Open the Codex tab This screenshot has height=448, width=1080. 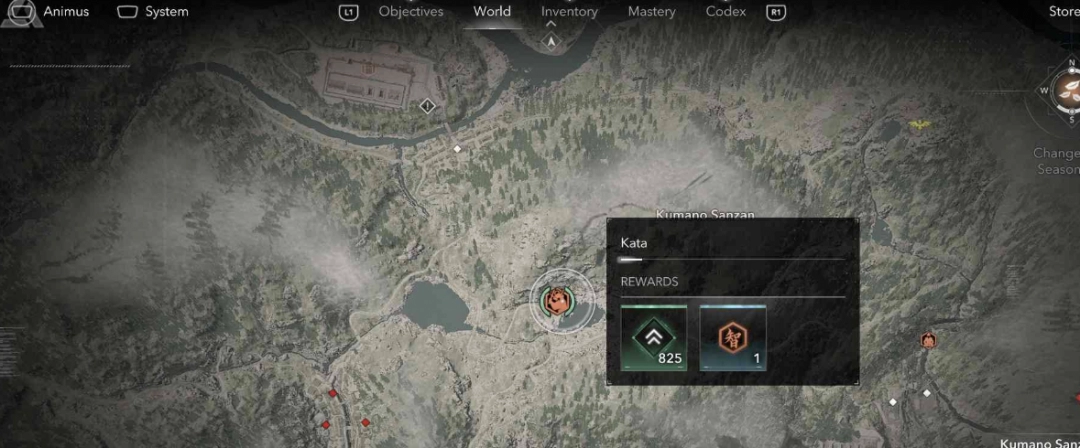point(725,12)
